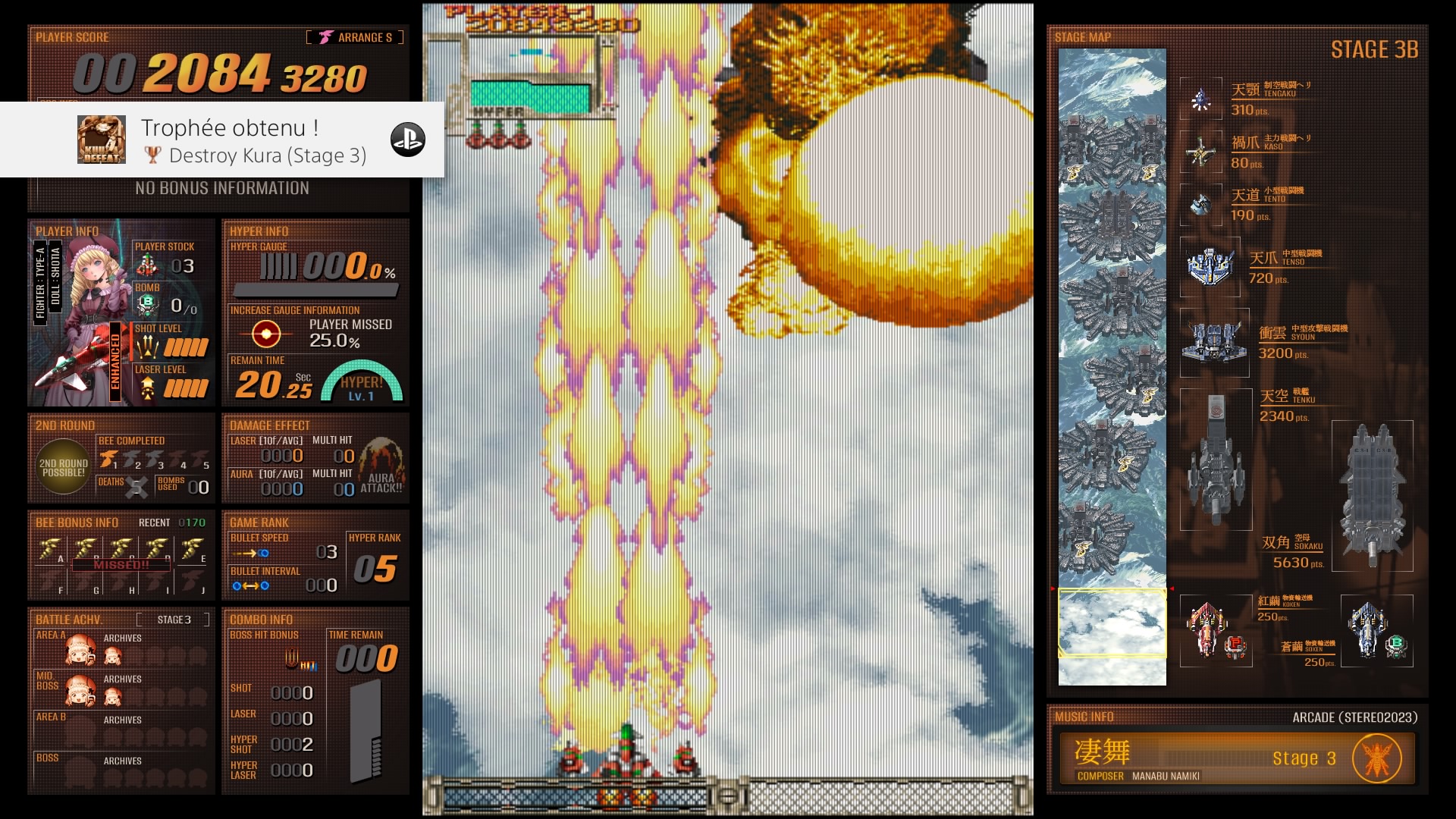Click the player stock ship icon
1456x819 pixels.
pyautogui.click(x=147, y=265)
